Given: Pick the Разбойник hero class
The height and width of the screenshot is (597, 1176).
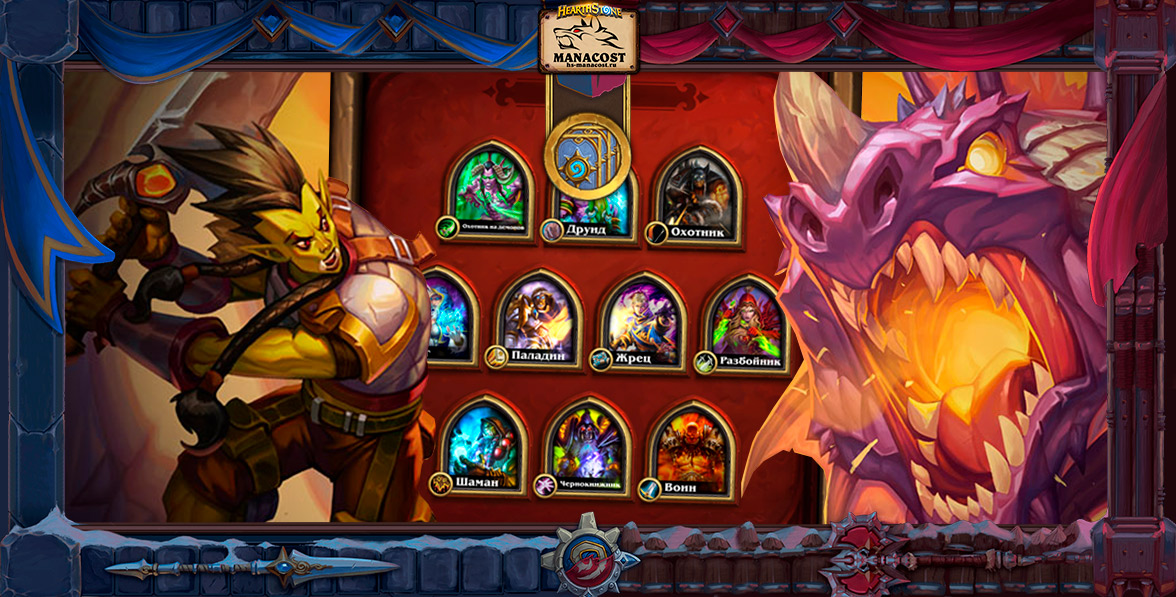Looking at the screenshot, I should tap(746, 320).
